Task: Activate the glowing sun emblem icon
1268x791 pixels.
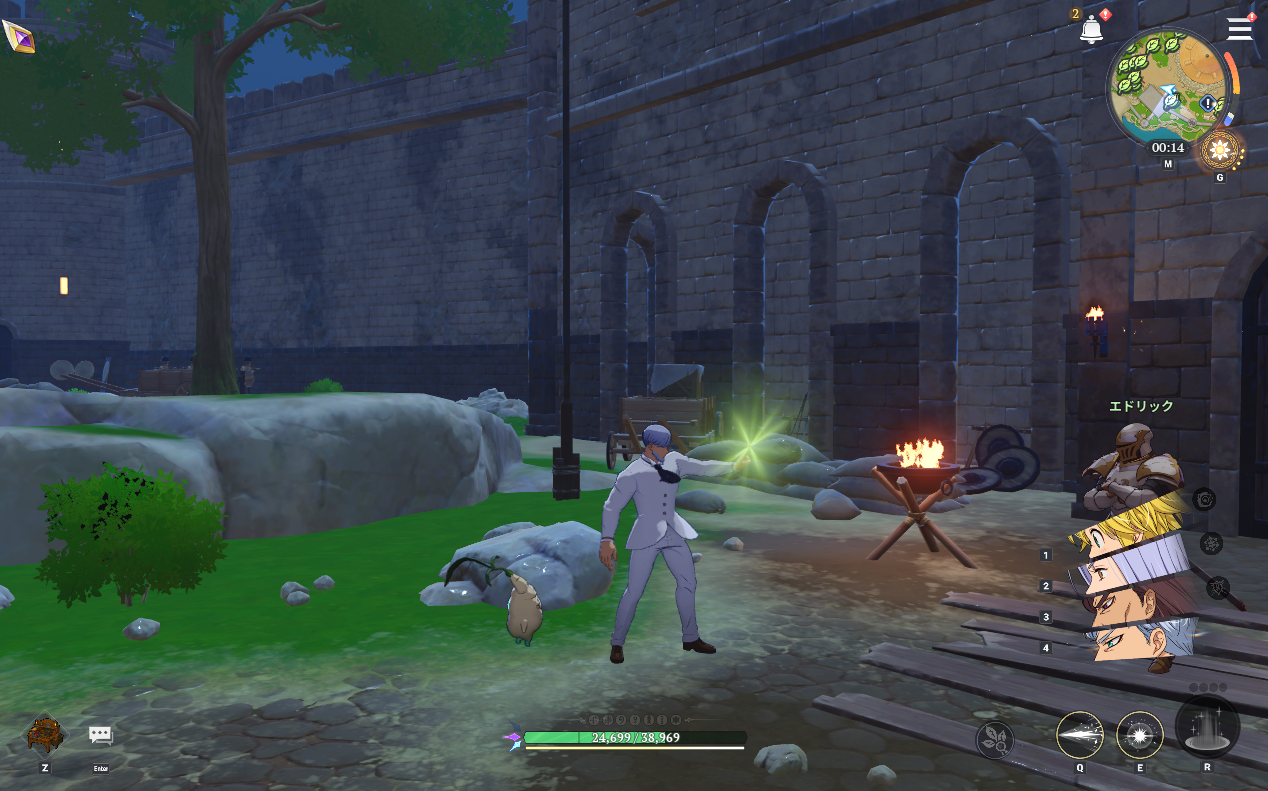Action: [1219, 152]
